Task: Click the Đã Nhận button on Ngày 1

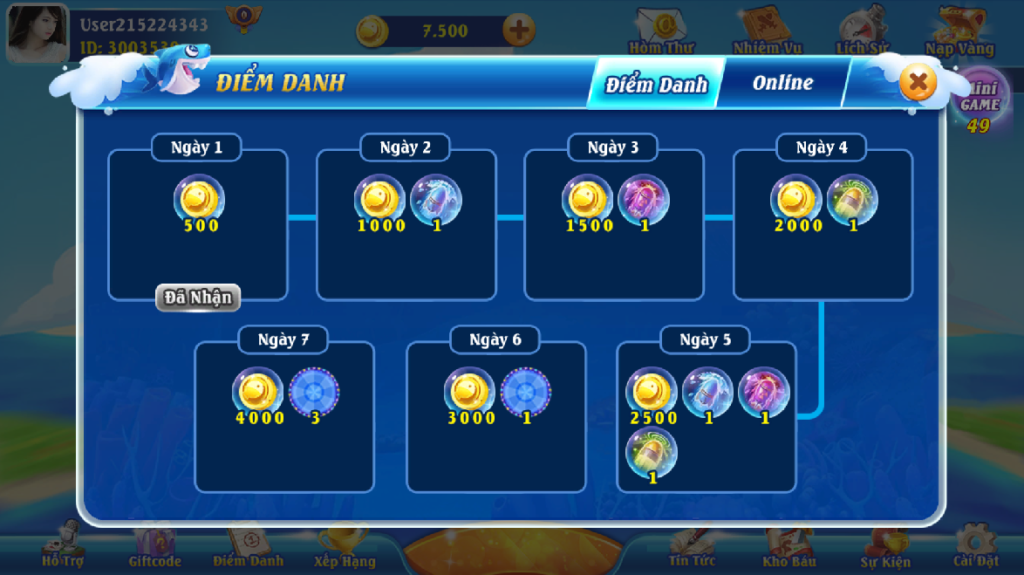Action: point(198,297)
